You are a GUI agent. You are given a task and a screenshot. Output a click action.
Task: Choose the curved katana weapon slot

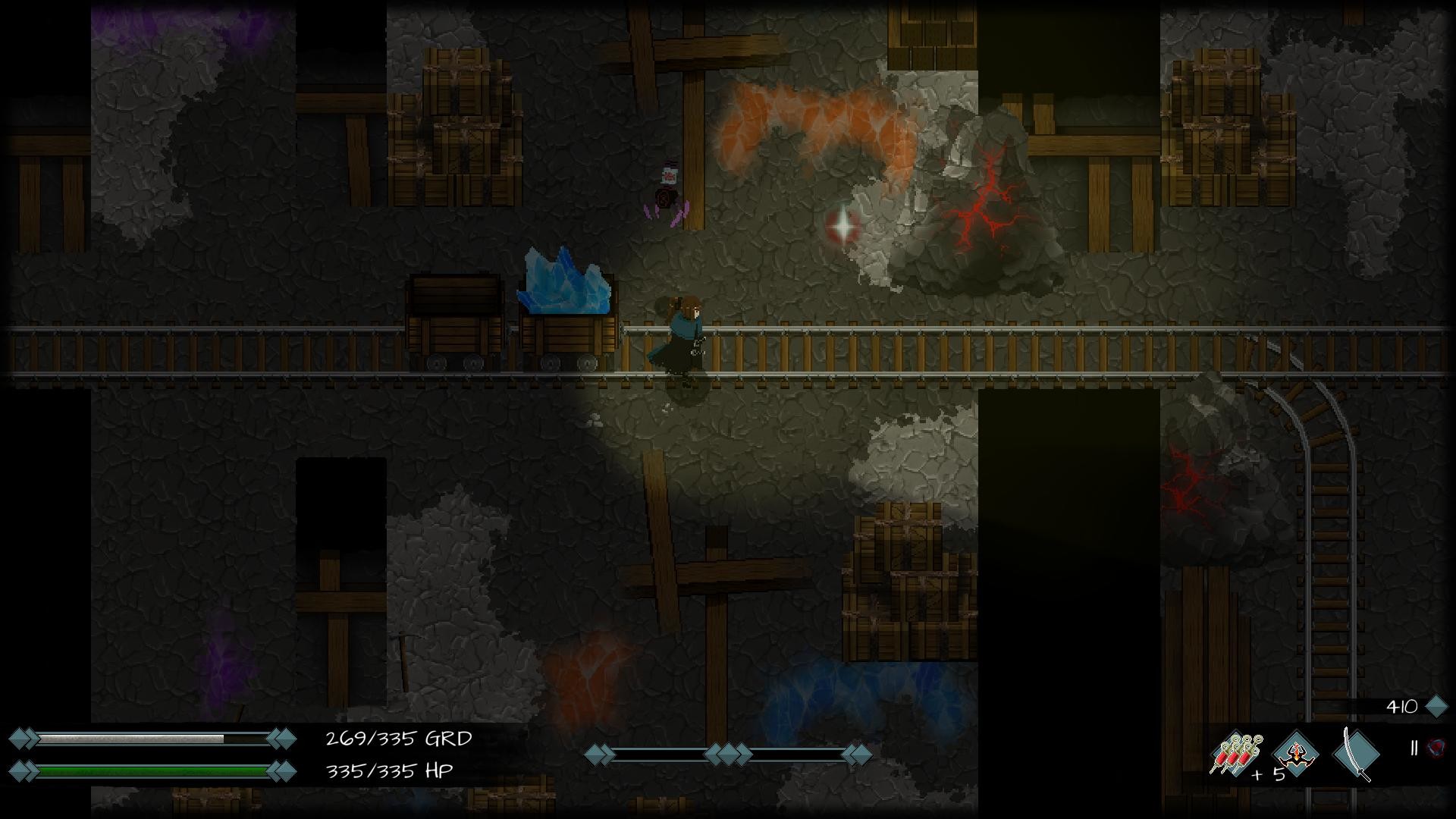coord(1356,753)
